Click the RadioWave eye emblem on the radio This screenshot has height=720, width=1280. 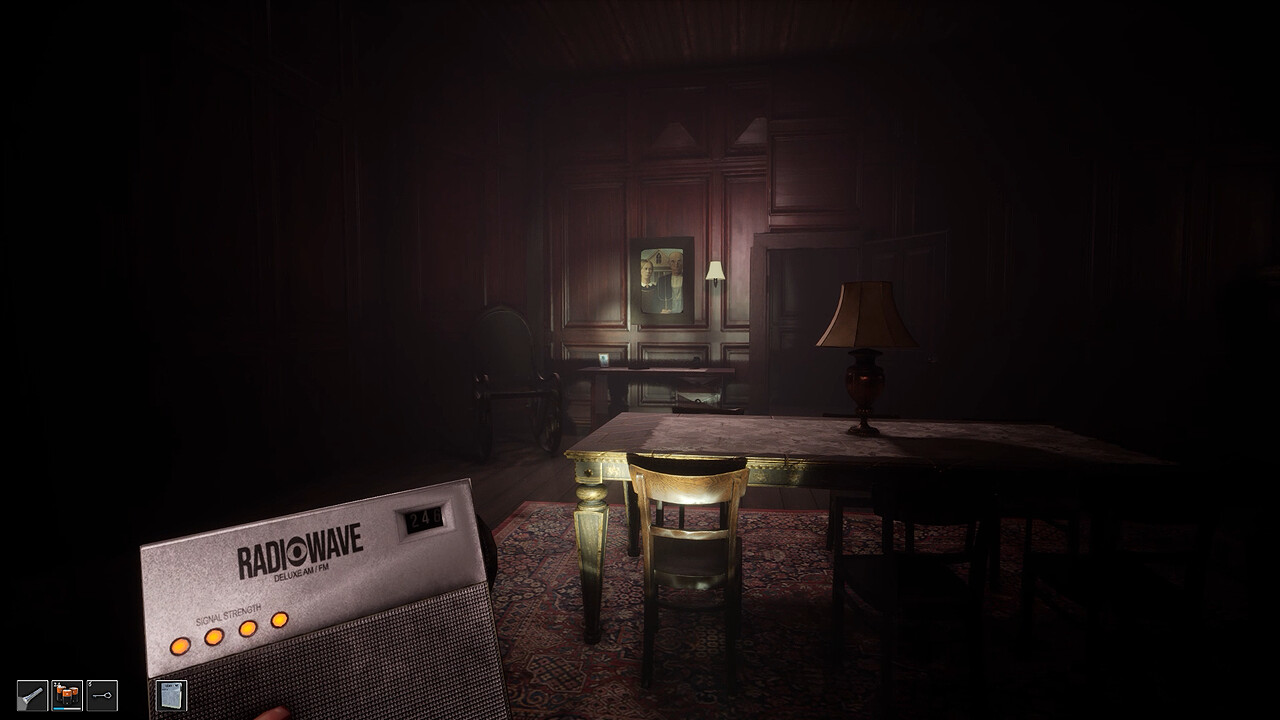[297, 552]
